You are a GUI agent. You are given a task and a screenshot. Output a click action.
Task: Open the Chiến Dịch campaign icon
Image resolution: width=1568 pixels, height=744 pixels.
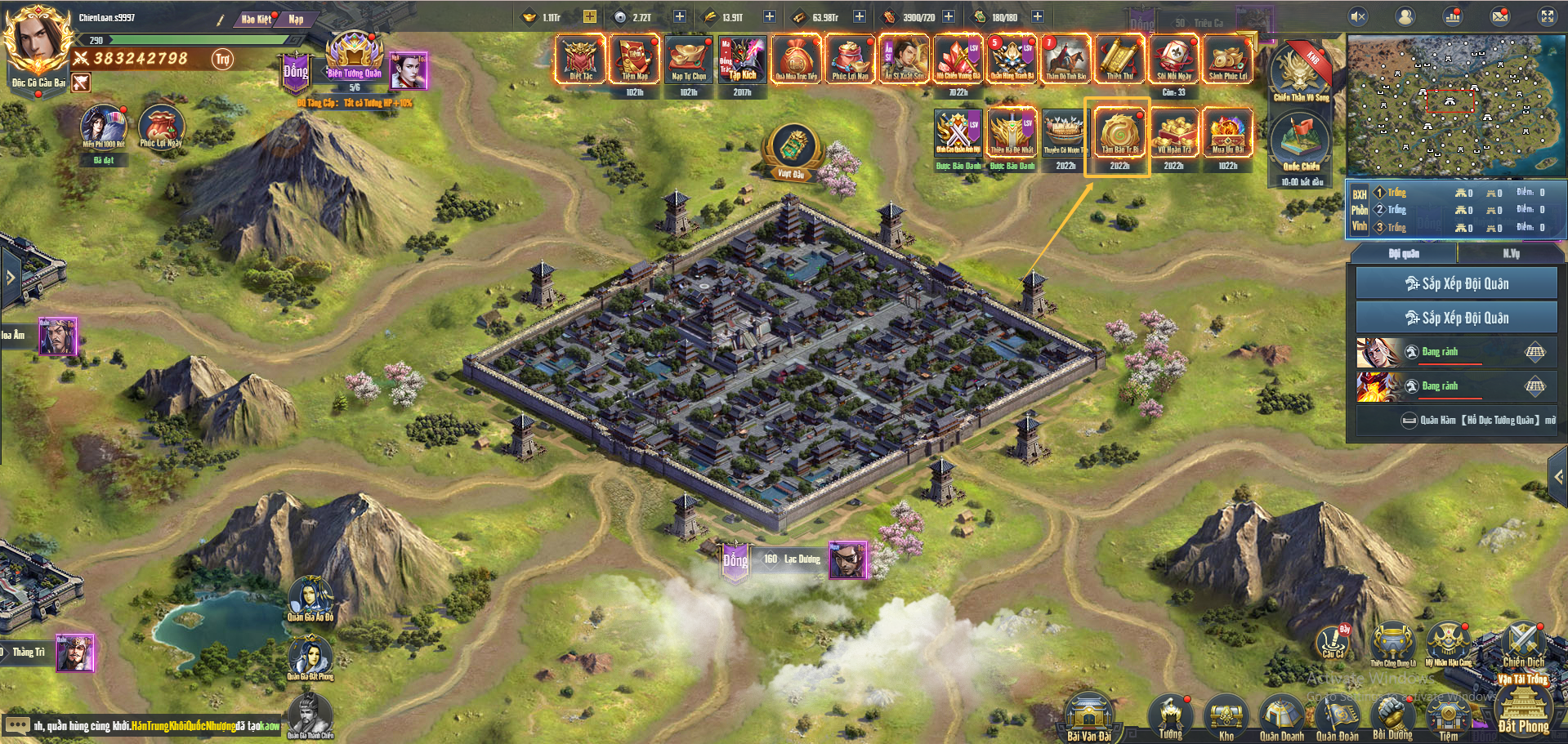[x=1524, y=644]
